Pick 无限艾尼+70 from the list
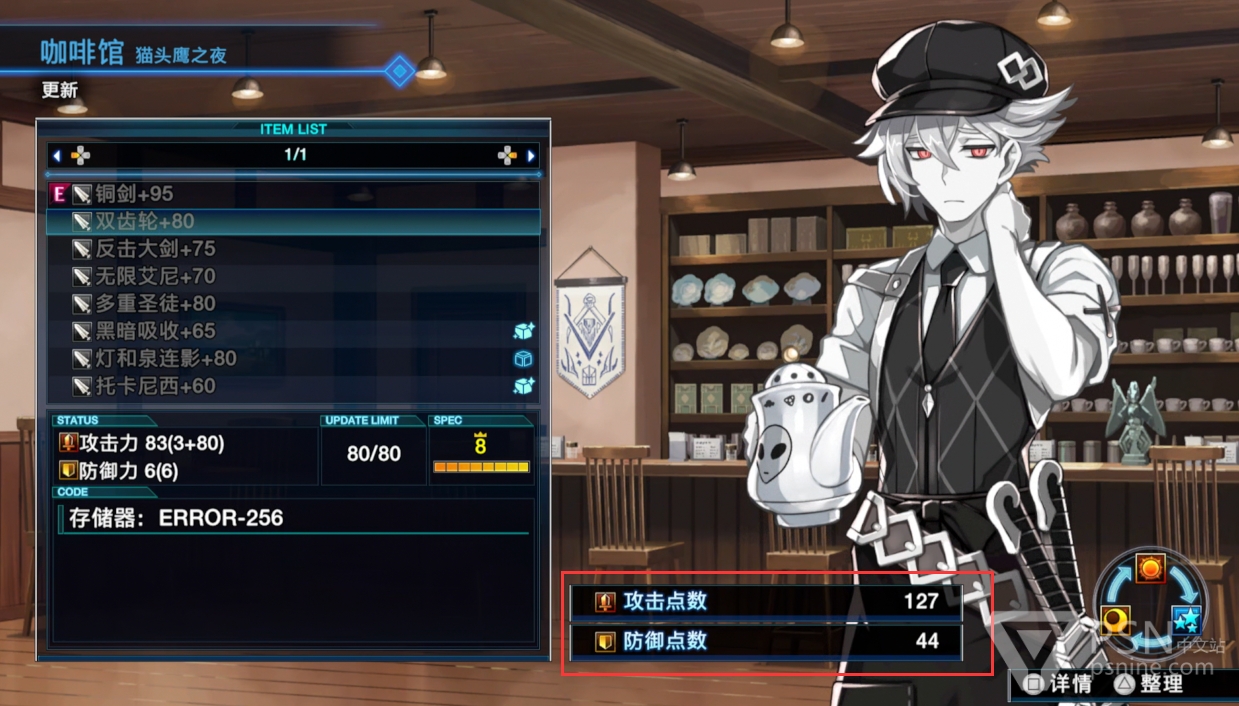The width and height of the screenshot is (1239, 706). [x=155, y=276]
